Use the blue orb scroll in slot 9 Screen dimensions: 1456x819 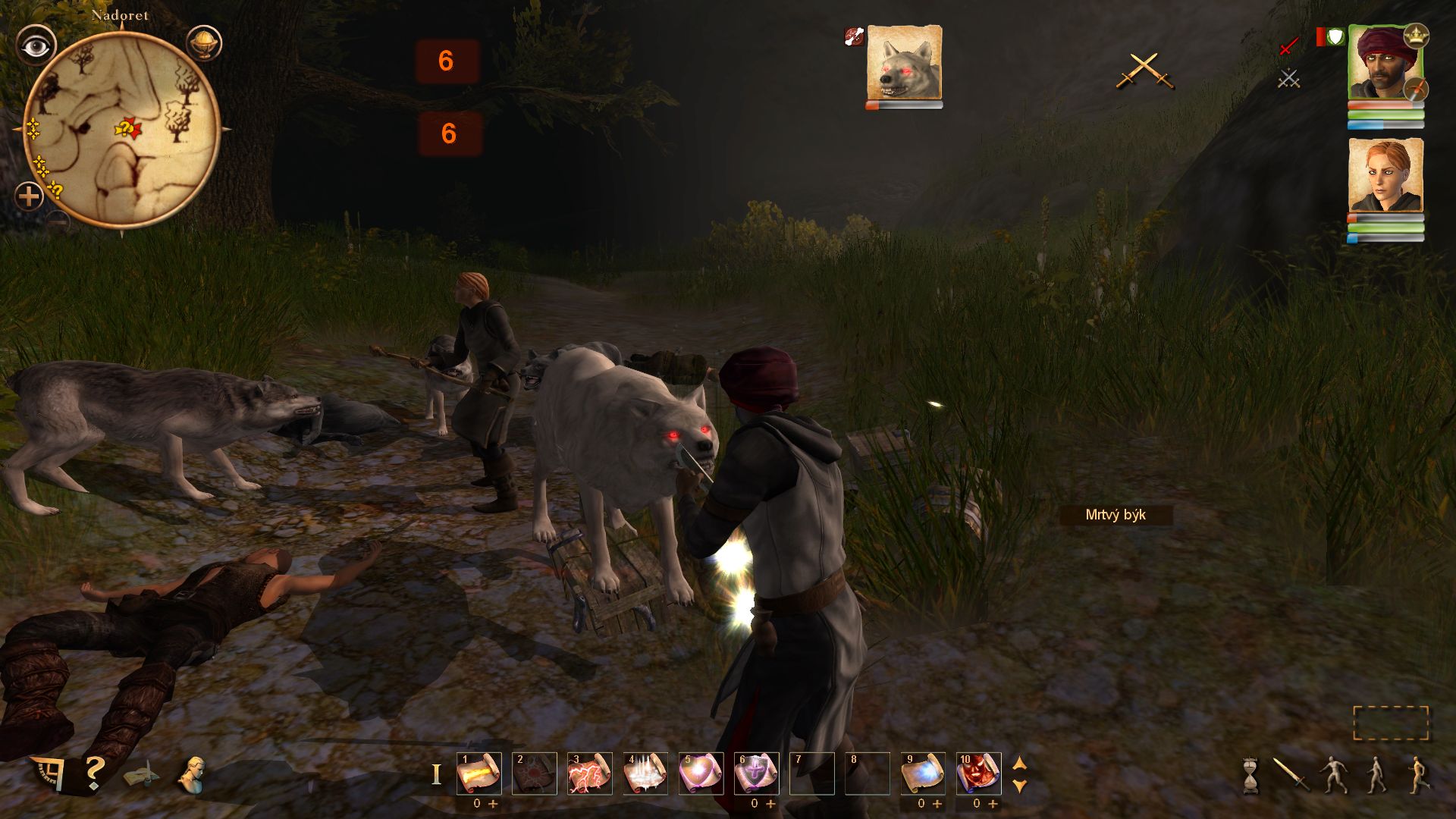click(x=923, y=773)
